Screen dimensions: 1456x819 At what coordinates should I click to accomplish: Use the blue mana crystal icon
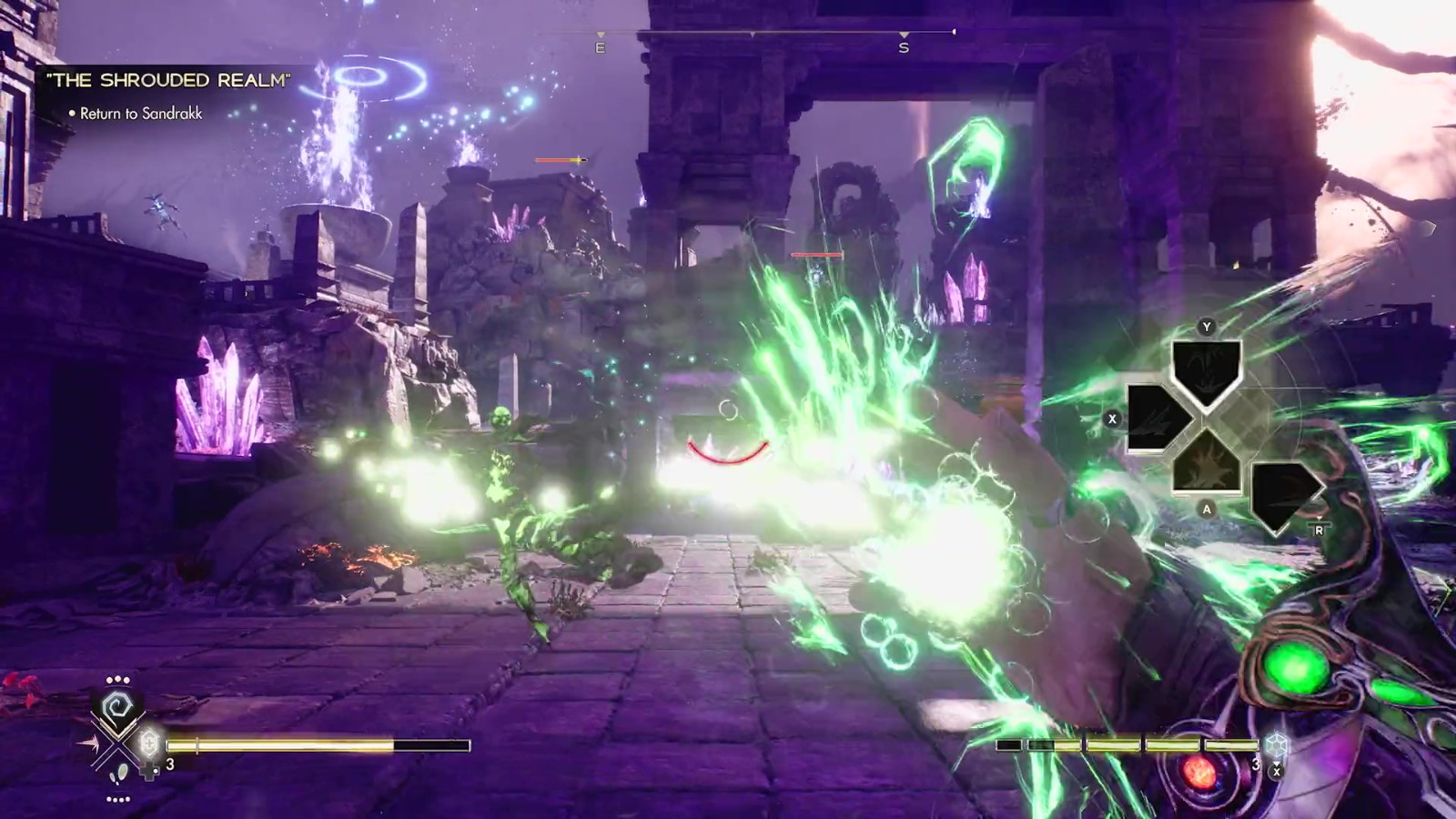pyautogui.click(x=1278, y=745)
